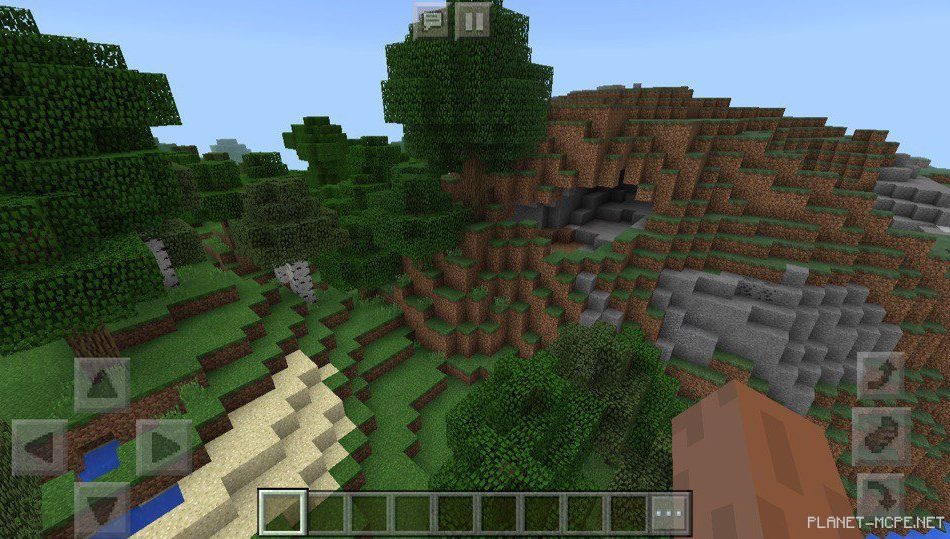950x539 pixels.
Task: Open the inventory via three-dots button
Action: pyautogui.click(x=670, y=513)
